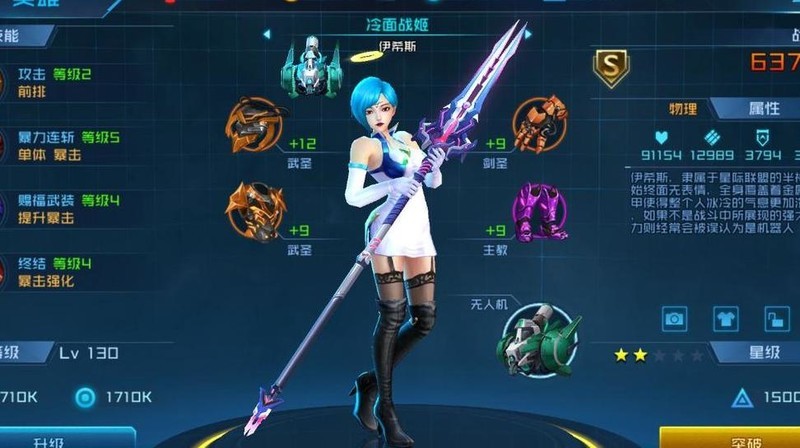Select the 物理 tab
800x448 pixels.
tap(684, 109)
